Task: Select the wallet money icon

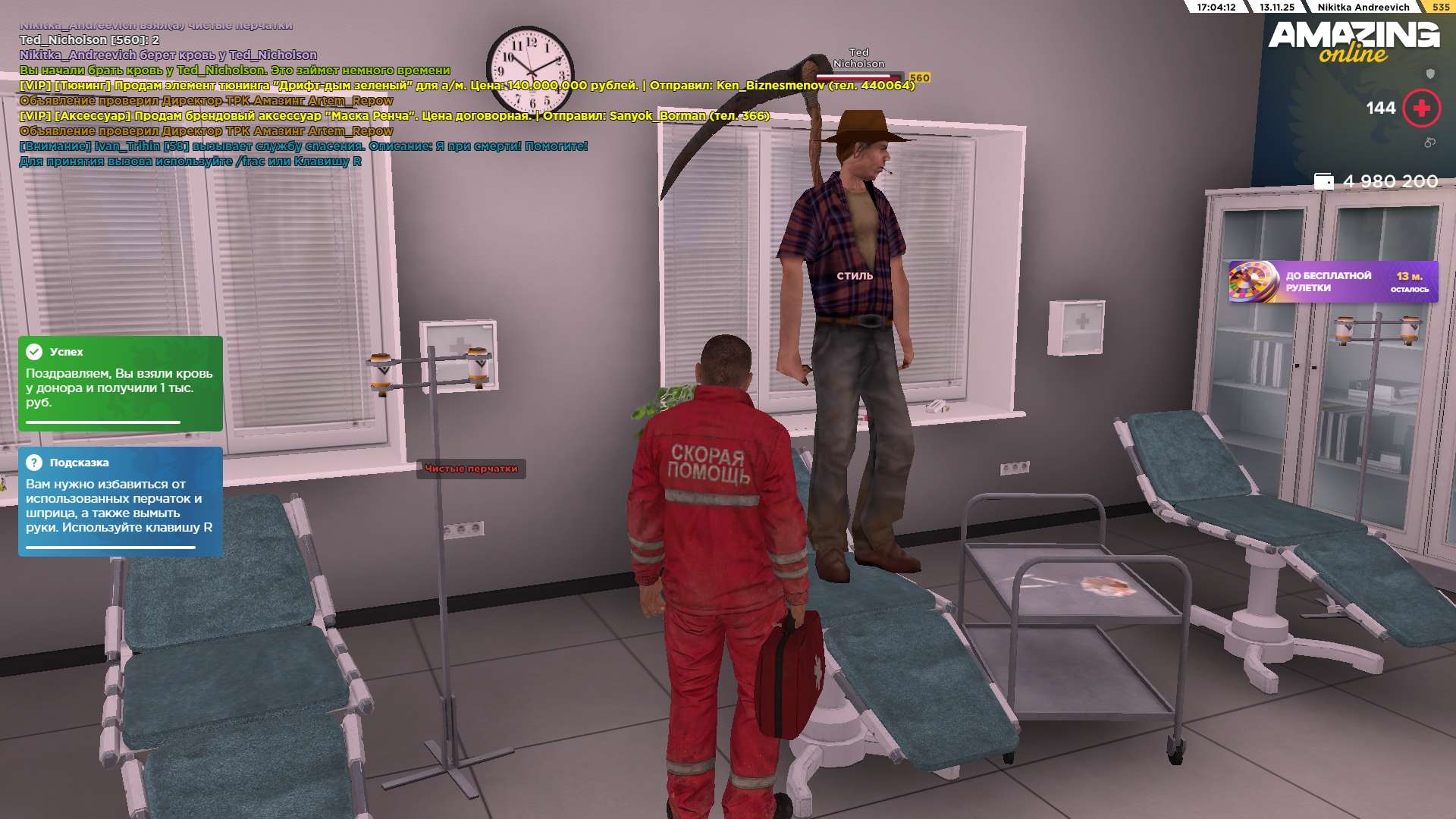Action: pyautogui.click(x=1323, y=181)
